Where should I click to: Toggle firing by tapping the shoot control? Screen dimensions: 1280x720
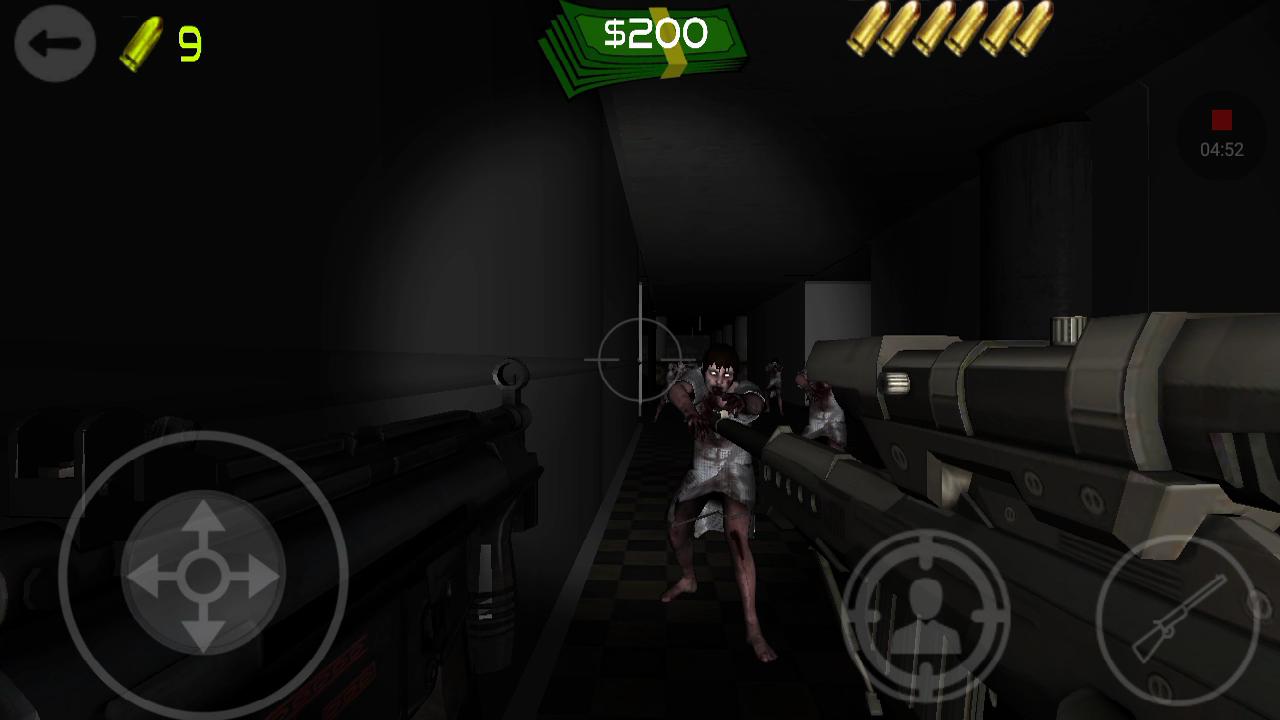click(x=927, y=618)
